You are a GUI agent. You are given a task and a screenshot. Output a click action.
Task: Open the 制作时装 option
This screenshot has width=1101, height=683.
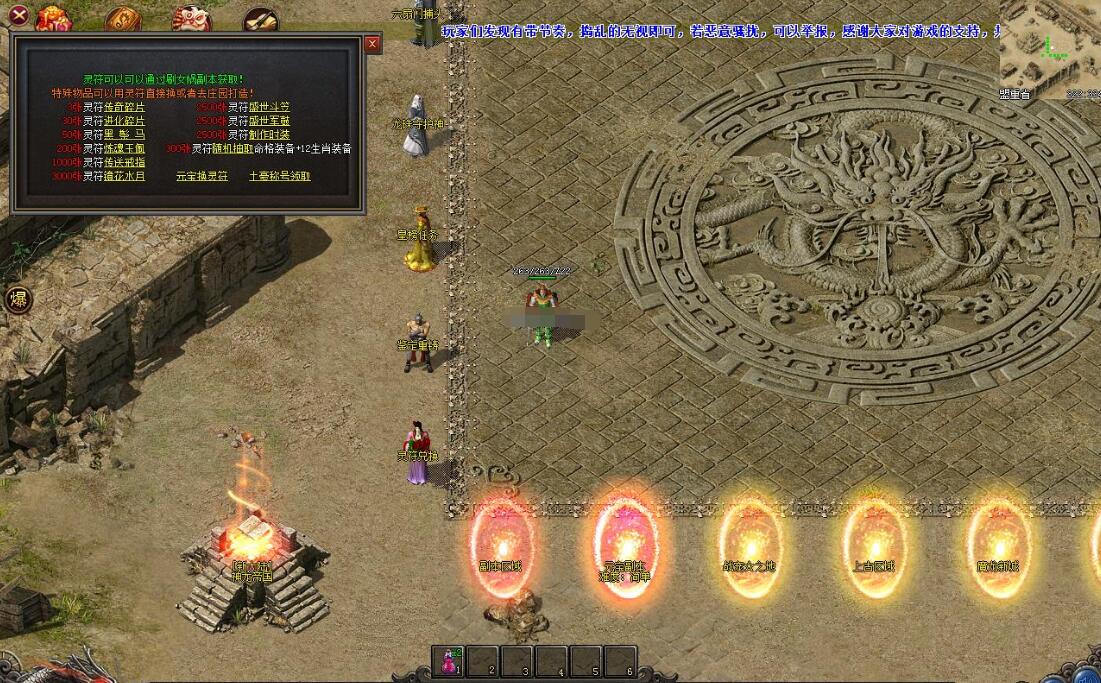click(268, 135)
